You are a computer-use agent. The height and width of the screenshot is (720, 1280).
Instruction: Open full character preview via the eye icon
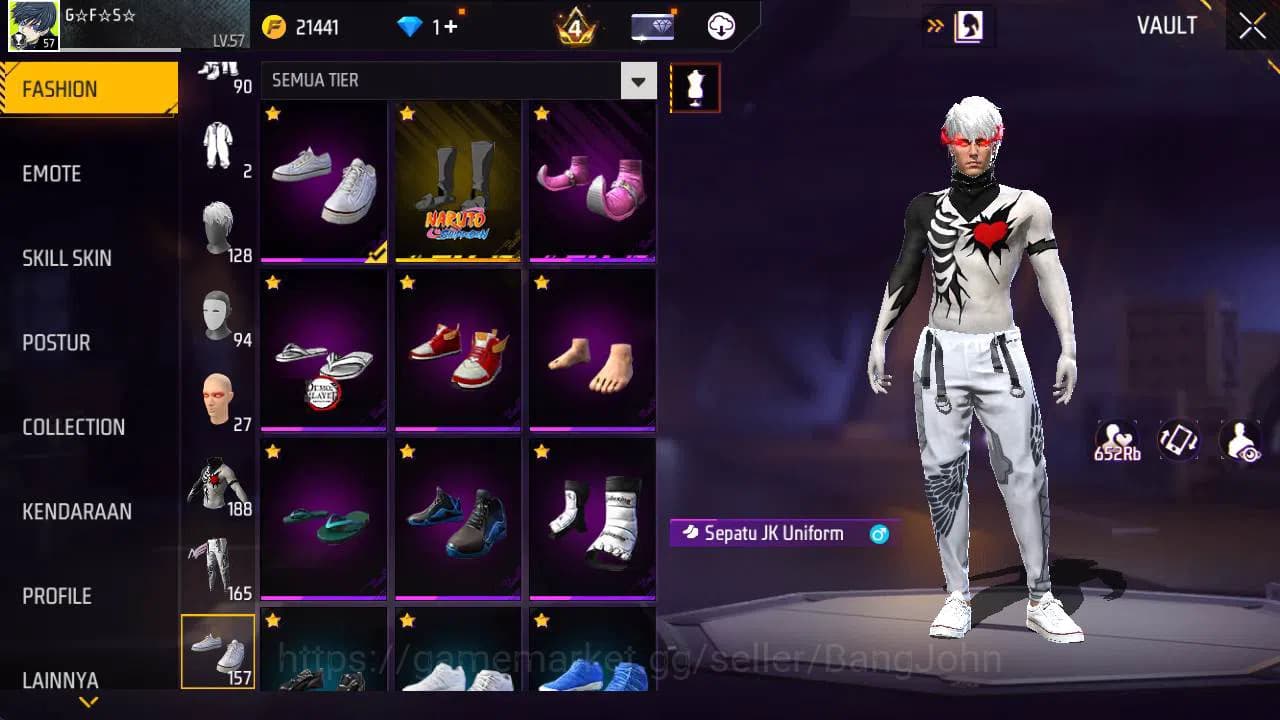[x=1240, y=440]
